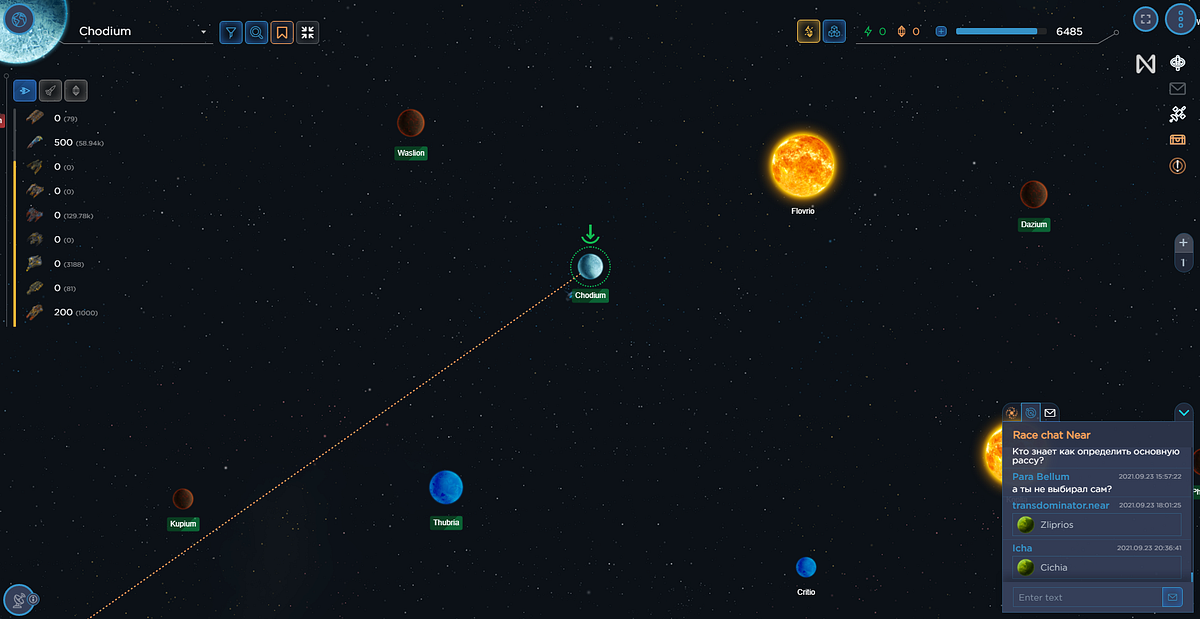Image resolution: width=1200 pixels, height=619 pixels.
Task: Open the mail envelope in the sidebar
Action: tap(1178, 89)
